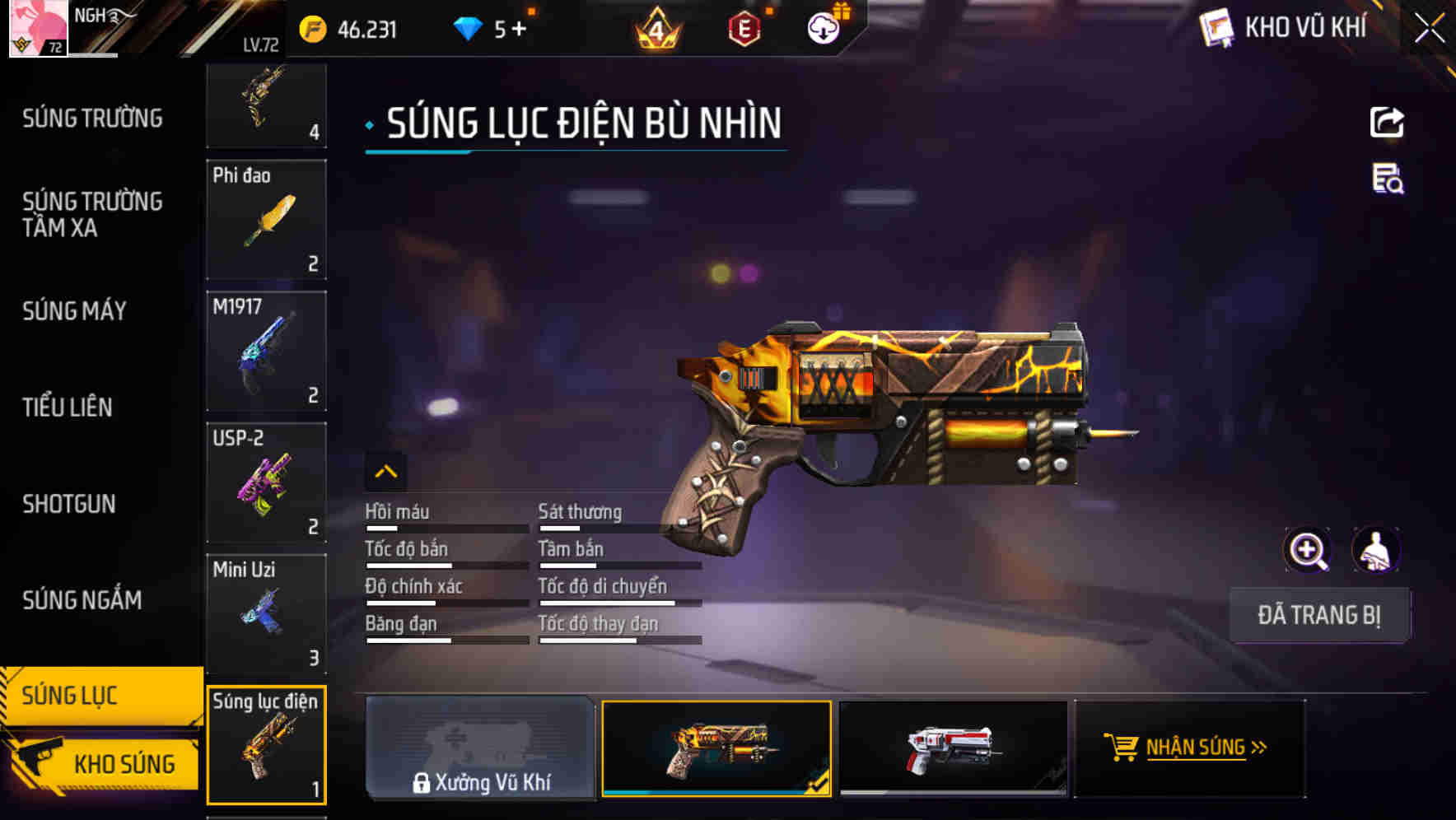1456x820 pixels.
Task: Click the cloud download gift icon
Action: [x=821, y=30]
